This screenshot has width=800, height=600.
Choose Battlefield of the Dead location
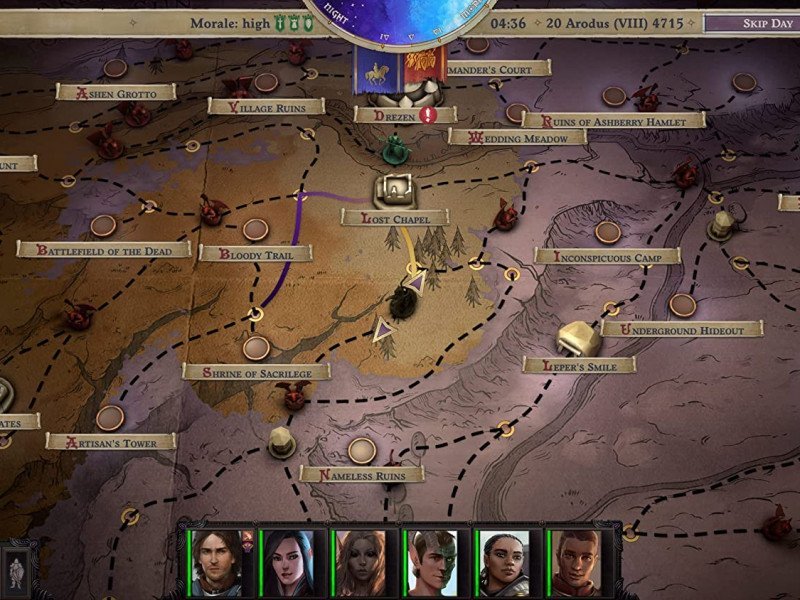(x=104, y=250)
